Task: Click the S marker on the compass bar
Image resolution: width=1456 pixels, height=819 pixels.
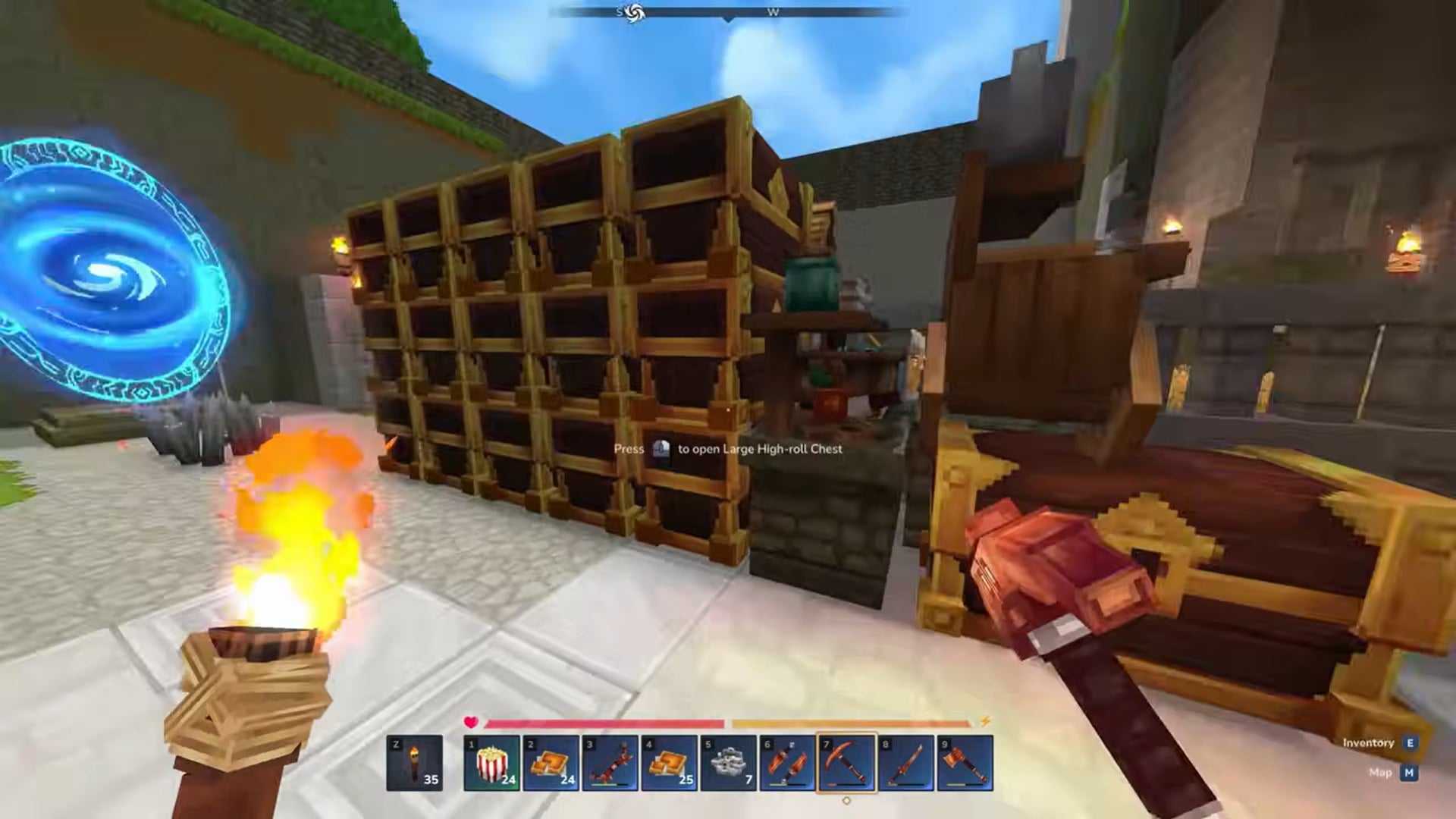Action: [x=618, y=11]
